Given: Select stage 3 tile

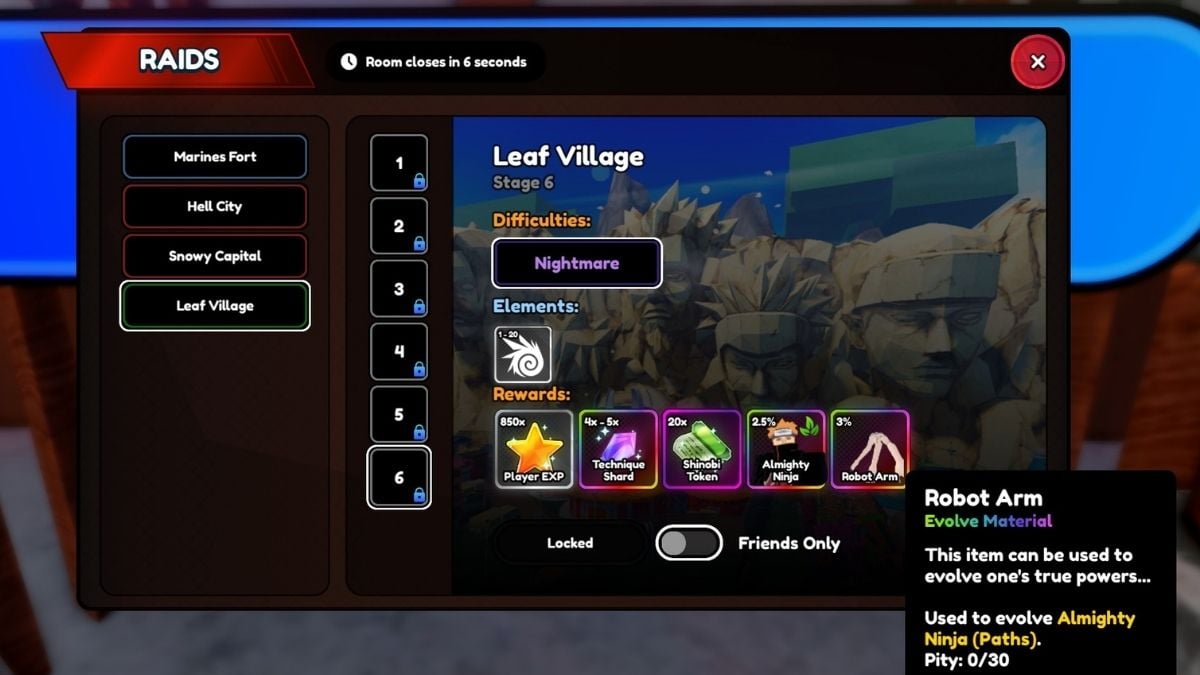Looking at the screenshot, I should pos(399,289).
